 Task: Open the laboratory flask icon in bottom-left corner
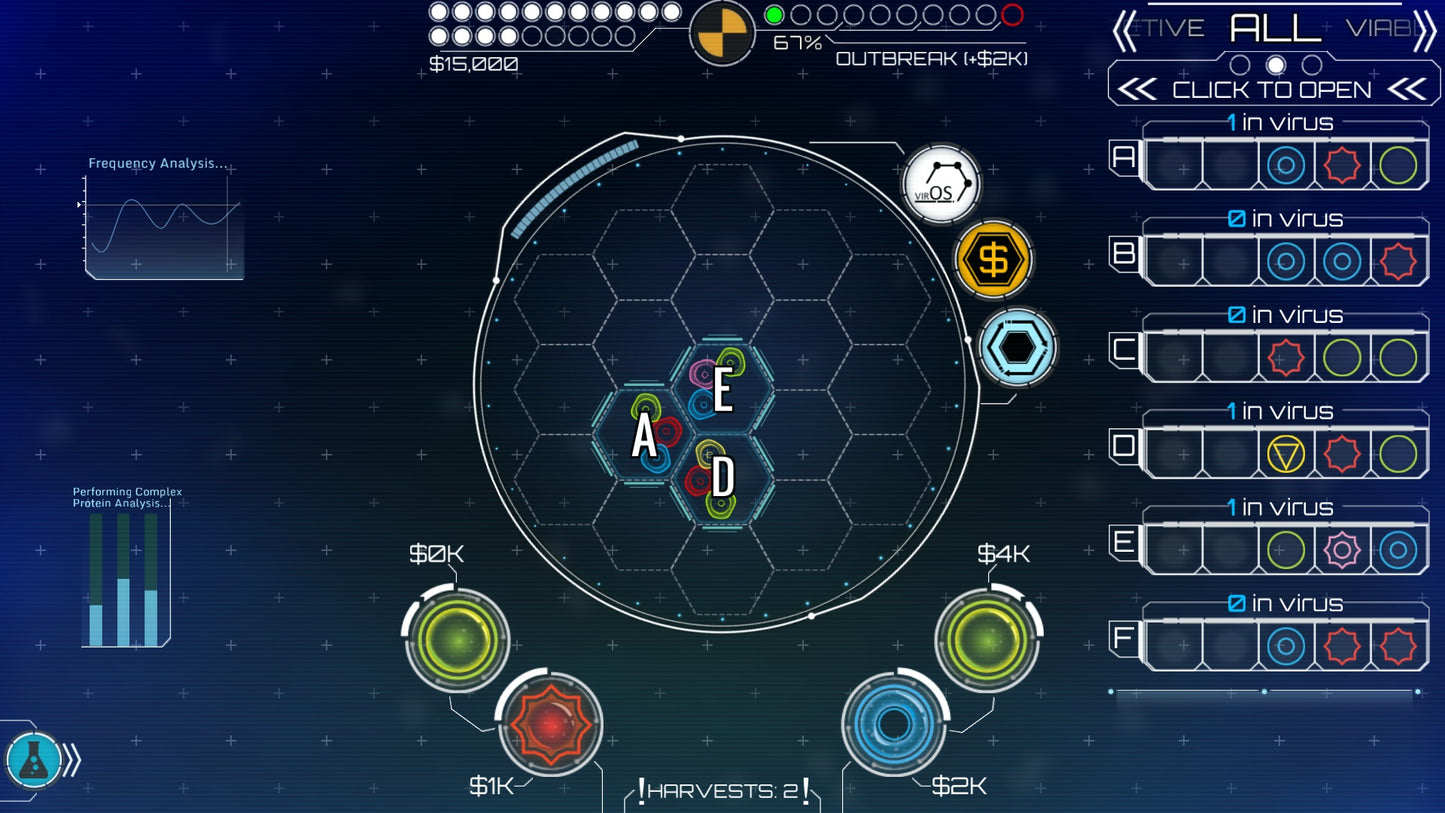(34, 760)
